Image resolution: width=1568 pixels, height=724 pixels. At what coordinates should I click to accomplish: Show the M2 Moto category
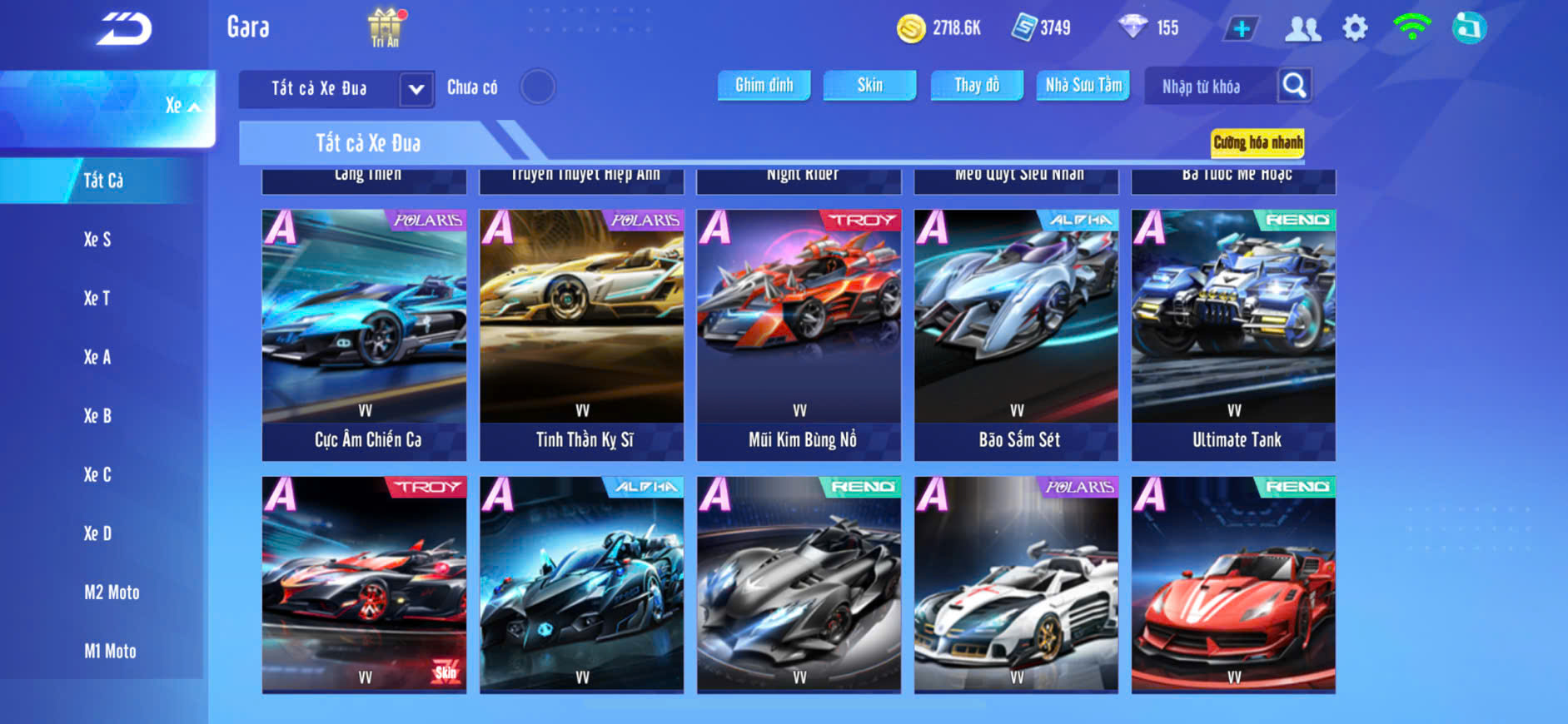[x=112, y=593]
